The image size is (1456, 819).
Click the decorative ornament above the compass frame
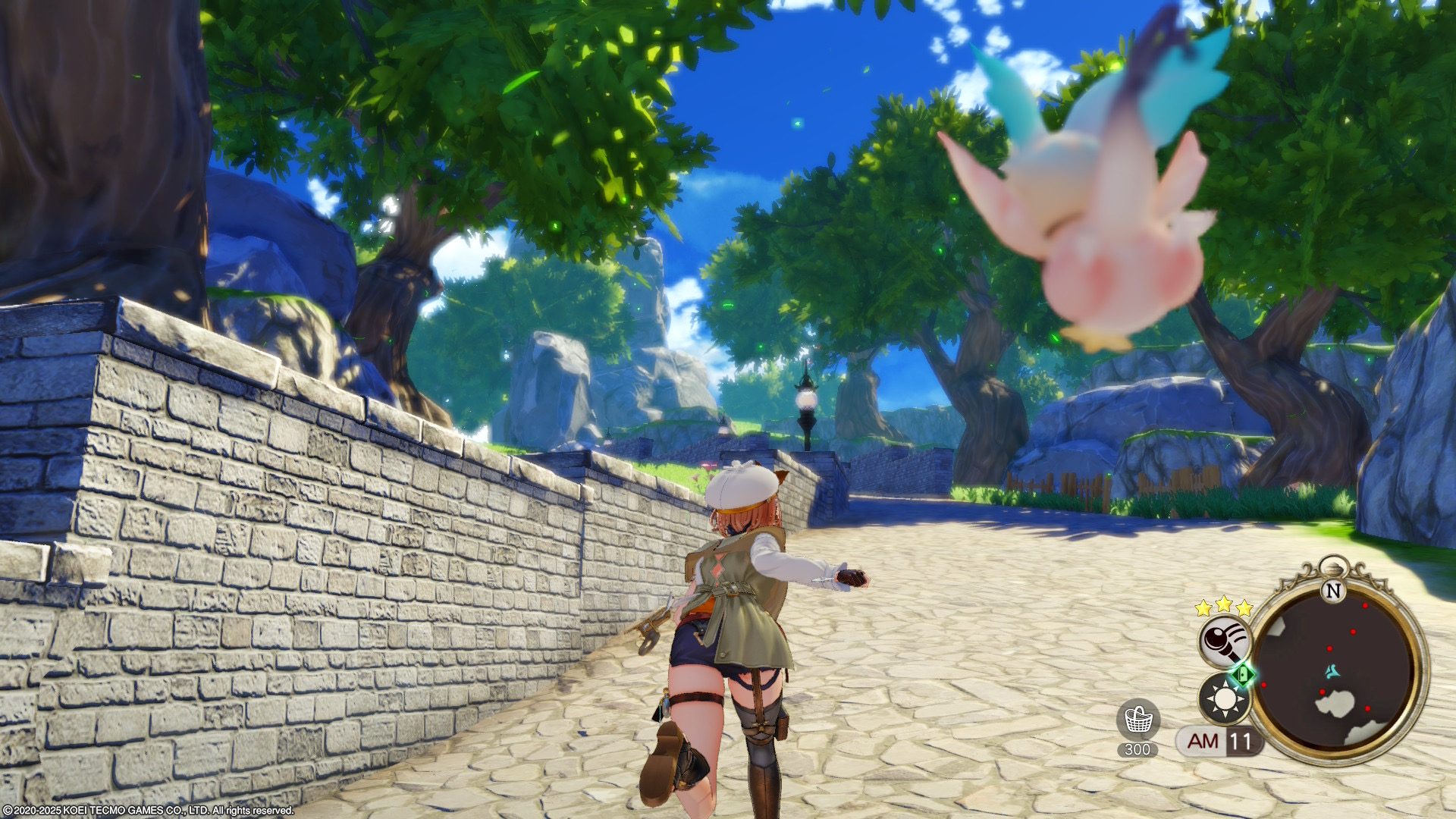[1333, 567]
